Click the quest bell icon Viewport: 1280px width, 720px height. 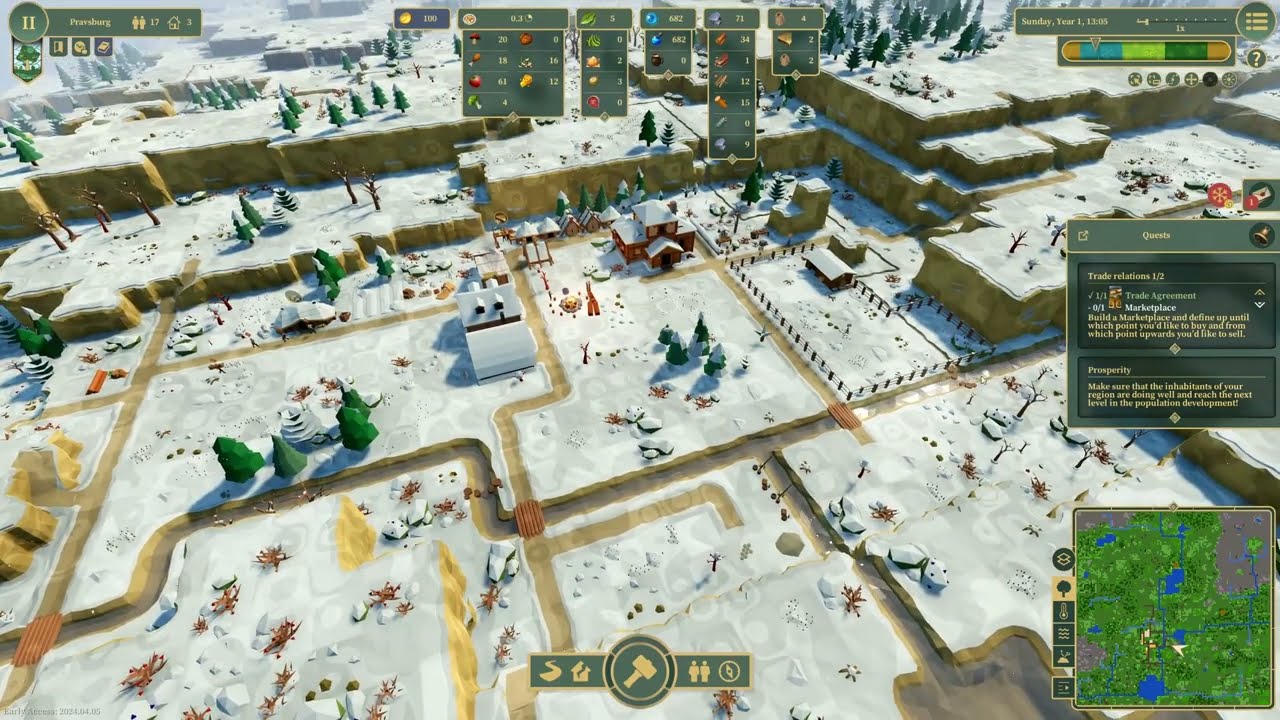(1262, 236)
